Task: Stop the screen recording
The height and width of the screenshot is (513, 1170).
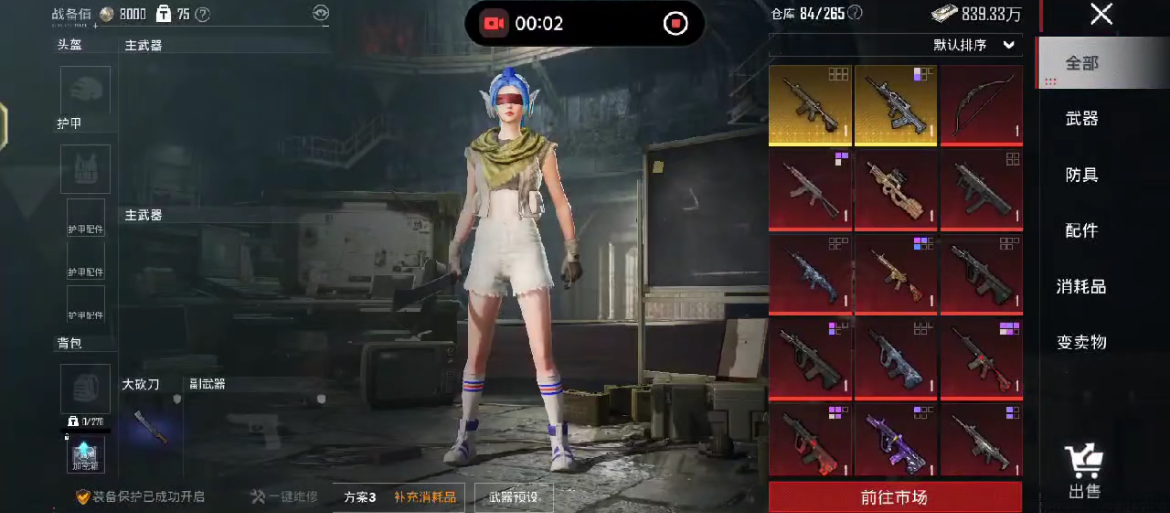Action: 676,23
